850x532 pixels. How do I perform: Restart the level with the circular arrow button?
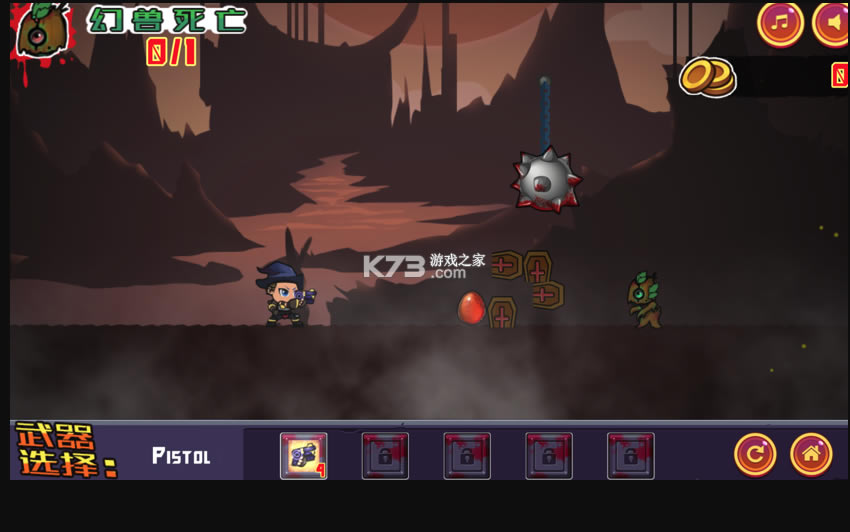coord(755,455)
